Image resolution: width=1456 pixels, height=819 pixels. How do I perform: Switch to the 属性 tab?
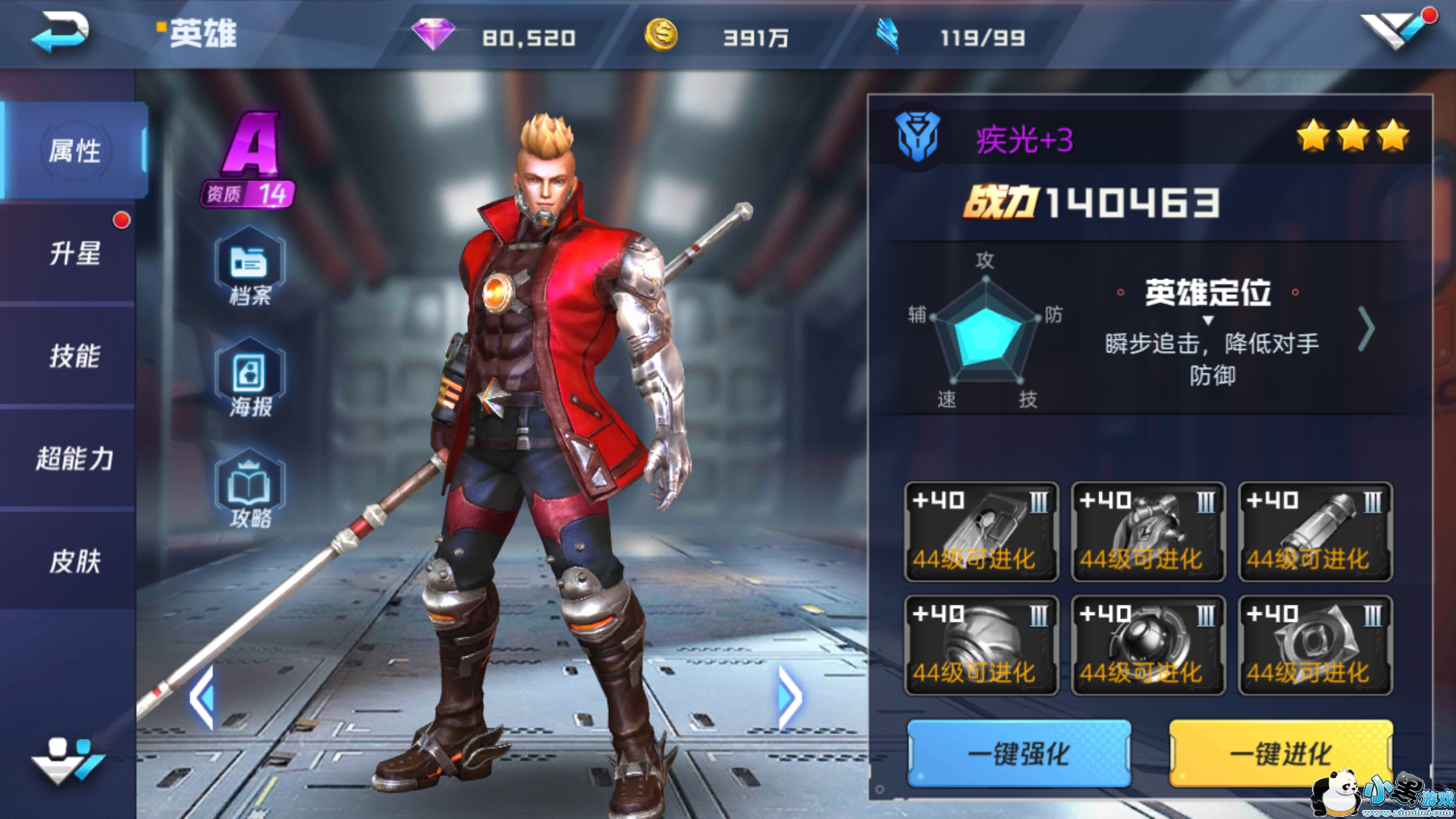coord(74,150)
